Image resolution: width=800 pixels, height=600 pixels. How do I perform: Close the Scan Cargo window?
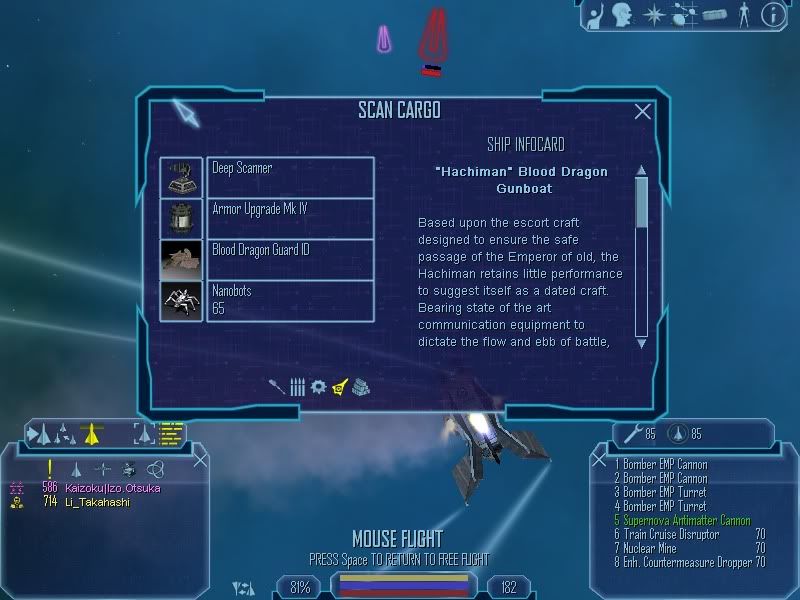pos(642,112)
